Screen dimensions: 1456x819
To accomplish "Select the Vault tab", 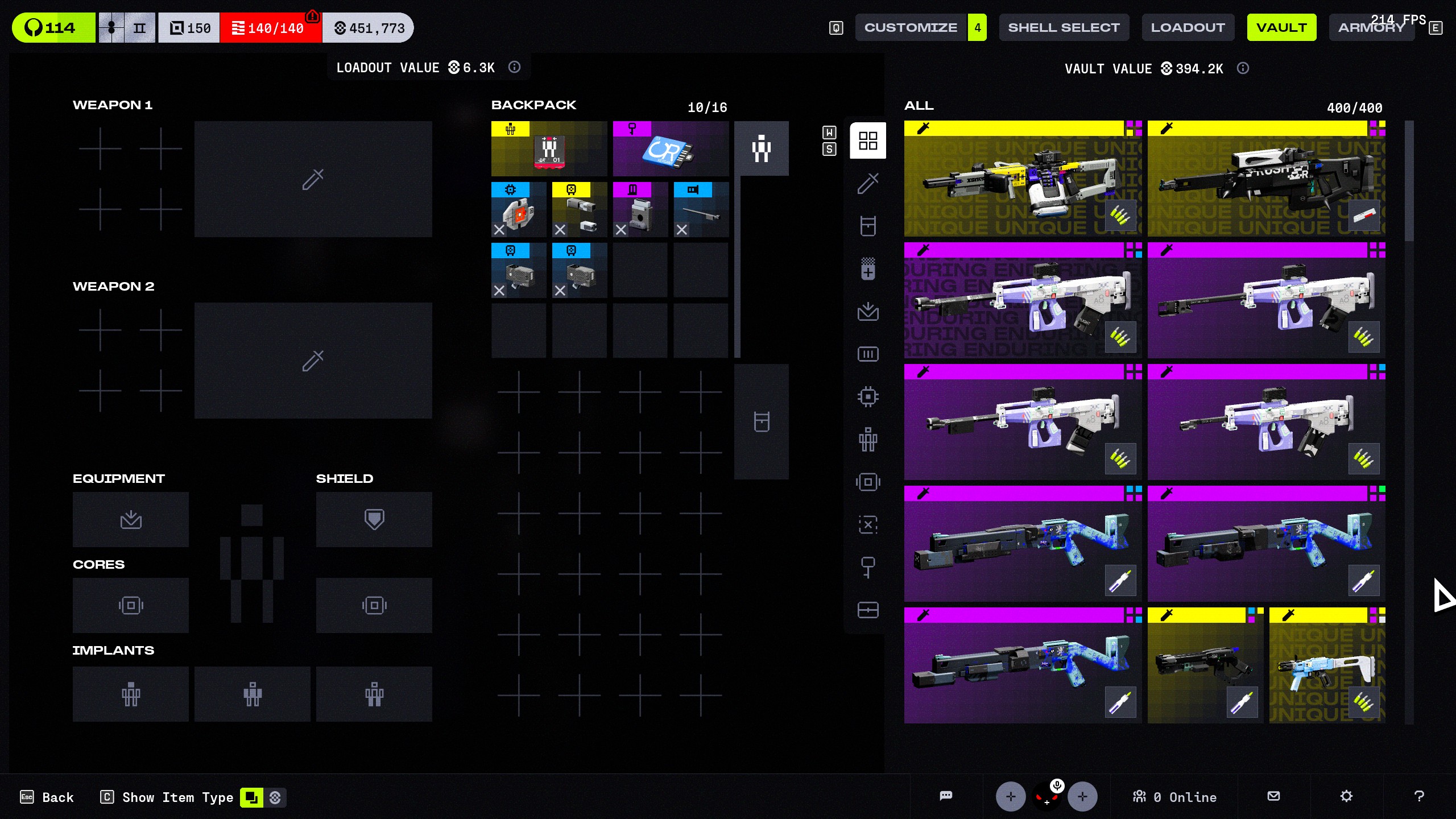I will 1281,27.
